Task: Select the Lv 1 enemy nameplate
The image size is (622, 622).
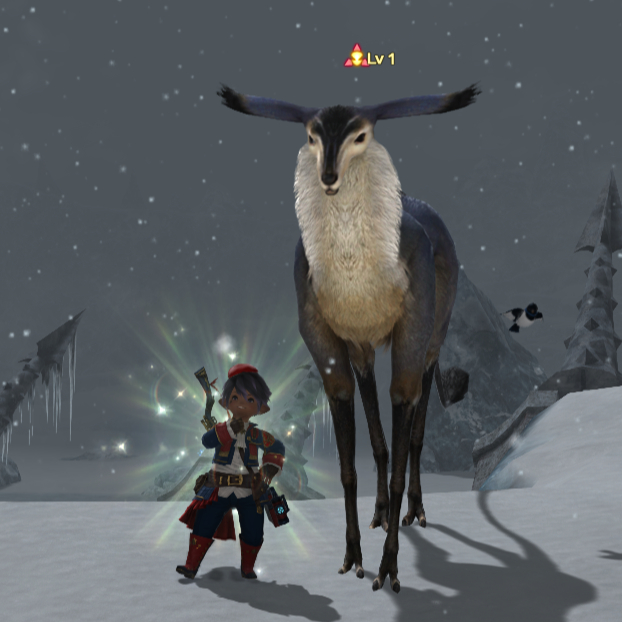Action: click(x=371, y=58)
